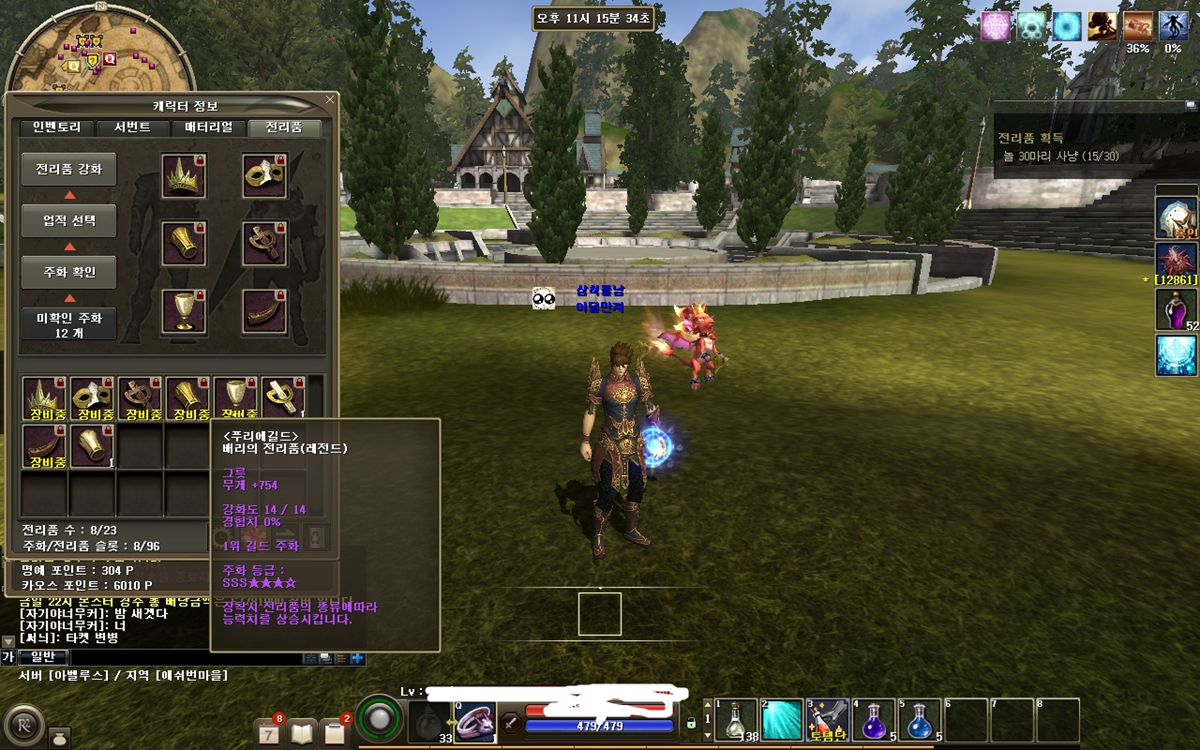Select the equipped golden crown trophy slot
The image size is (1200, 750).
[184, 176]
